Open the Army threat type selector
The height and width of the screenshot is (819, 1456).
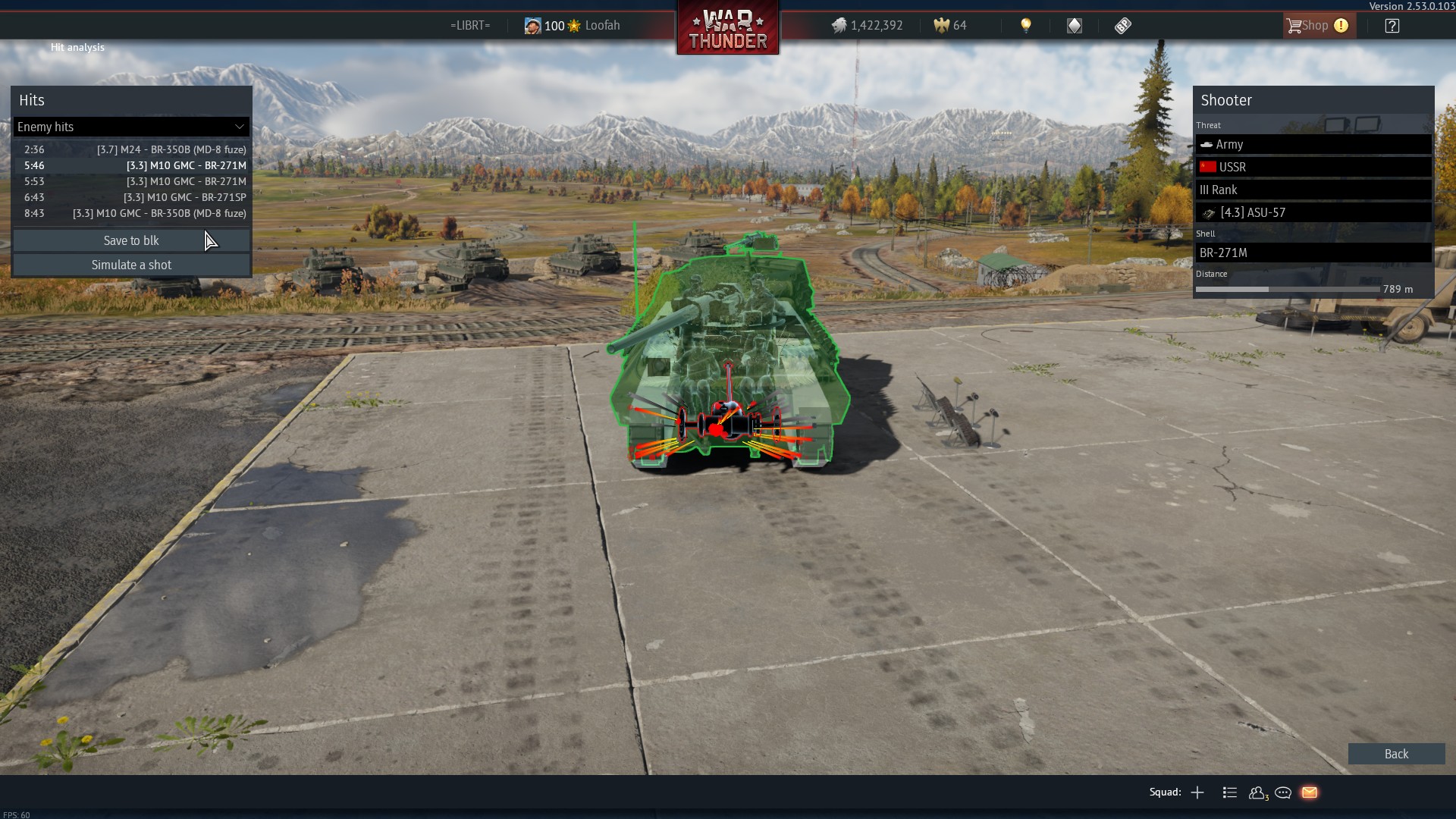click(1313, 144)
